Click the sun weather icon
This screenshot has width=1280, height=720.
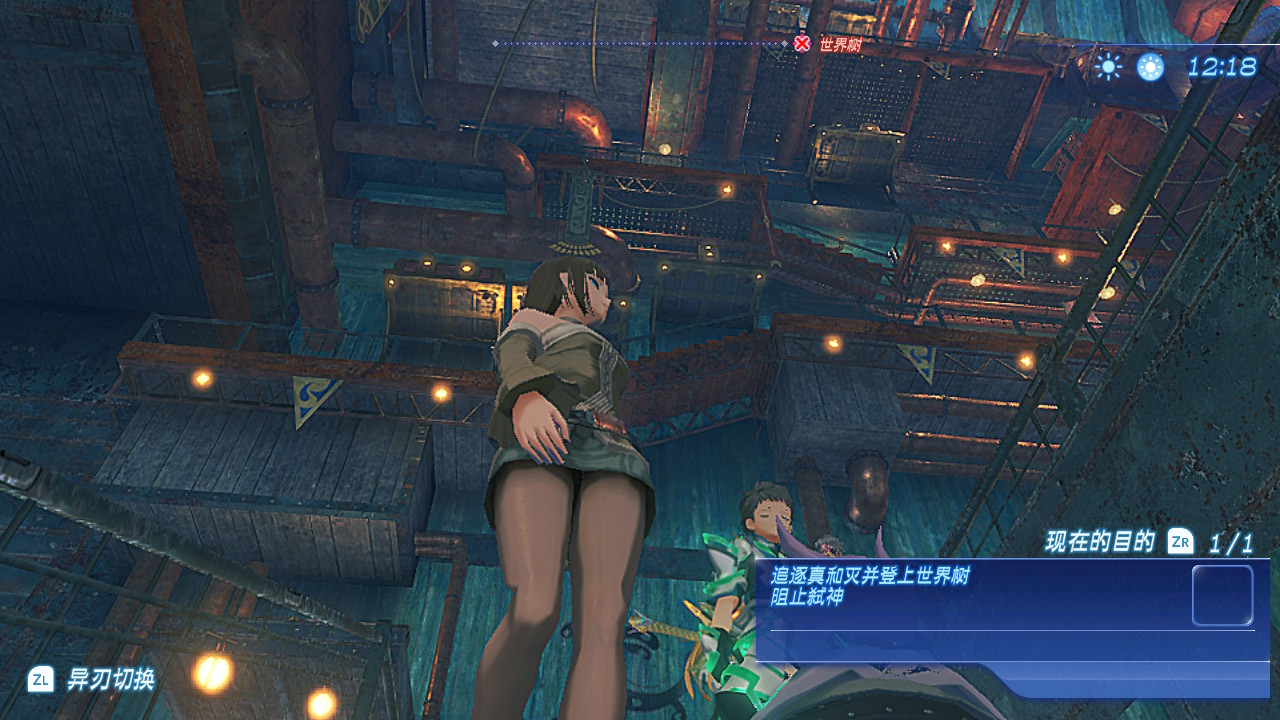[1107, 67]
